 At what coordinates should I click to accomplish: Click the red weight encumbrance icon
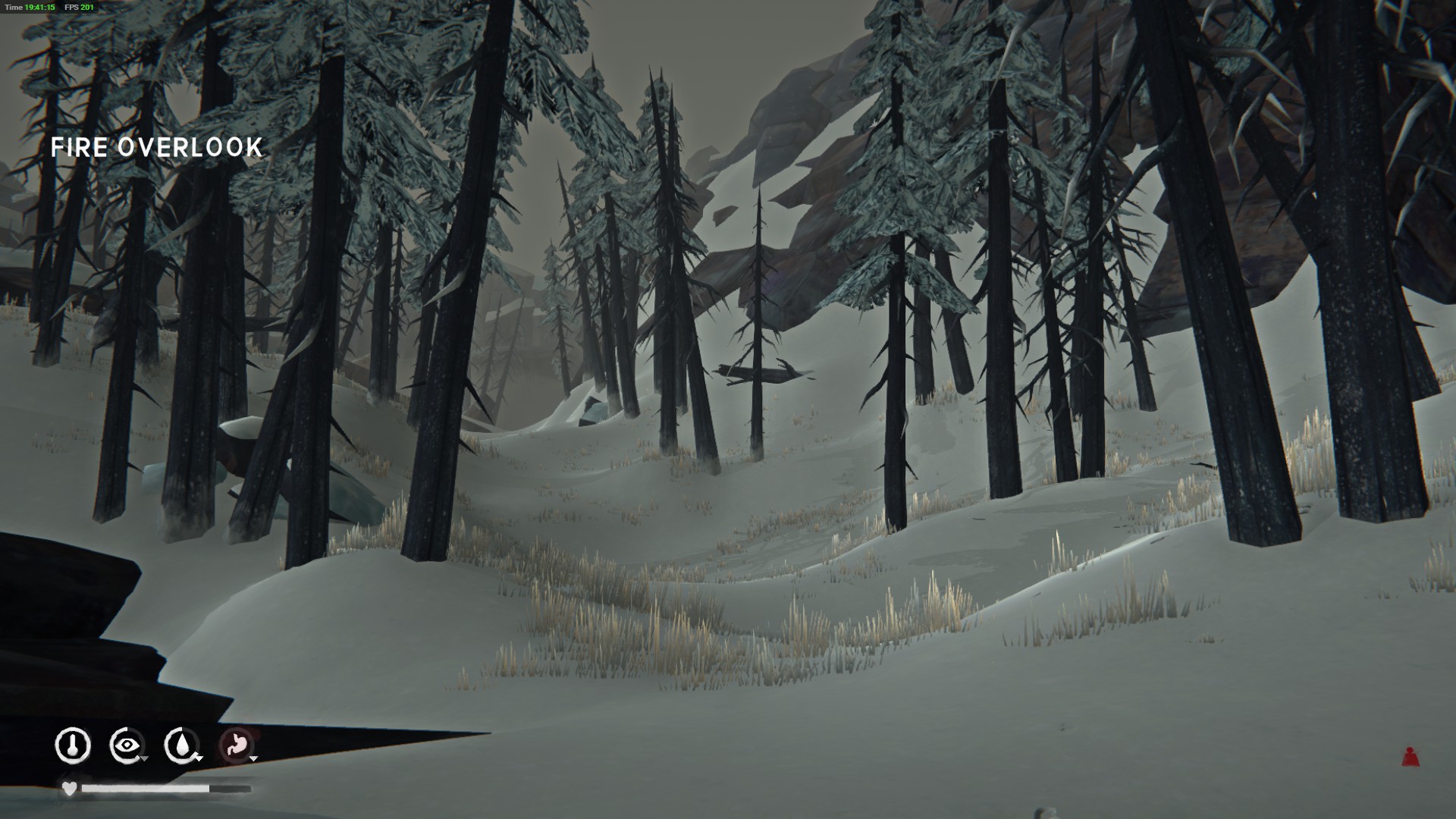[1410, 756]
